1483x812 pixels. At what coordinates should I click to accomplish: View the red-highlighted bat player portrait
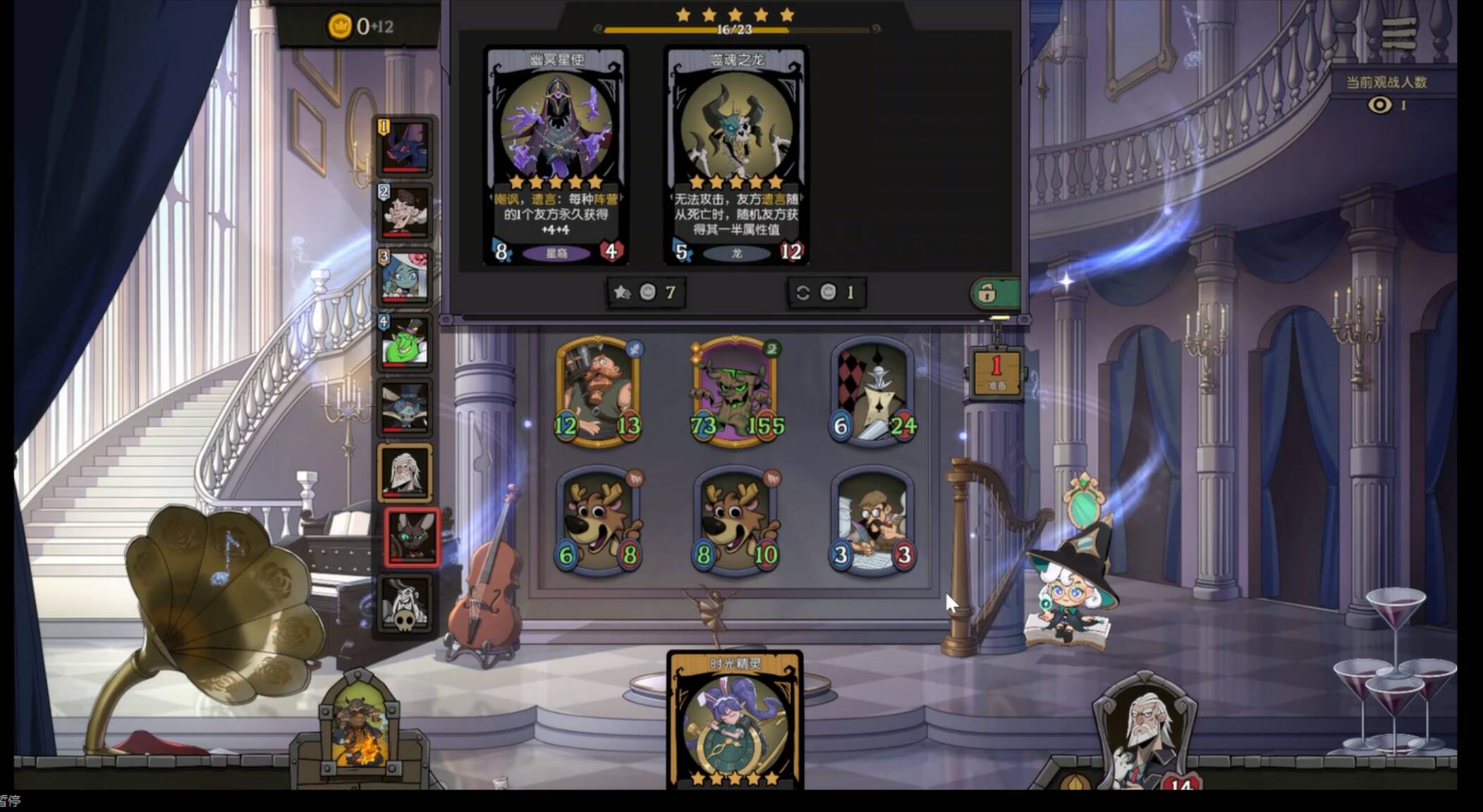412,537
